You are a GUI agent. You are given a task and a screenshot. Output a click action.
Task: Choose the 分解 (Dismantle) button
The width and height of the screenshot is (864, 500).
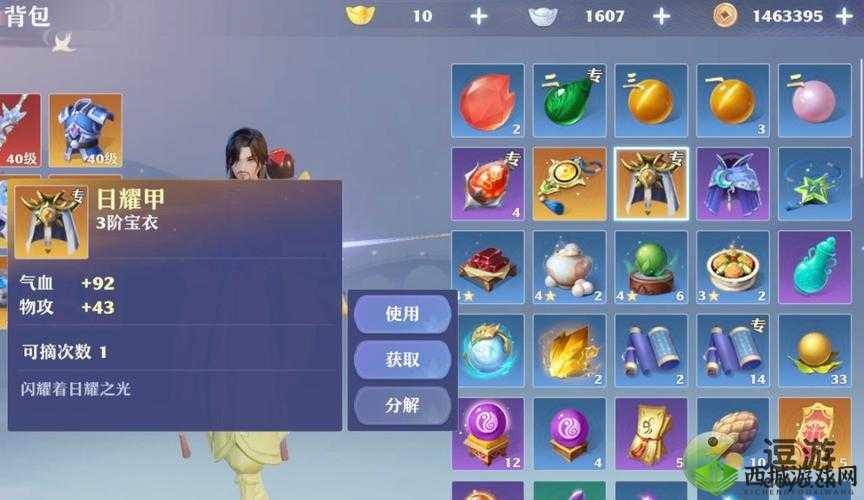[x=402, y=405]
